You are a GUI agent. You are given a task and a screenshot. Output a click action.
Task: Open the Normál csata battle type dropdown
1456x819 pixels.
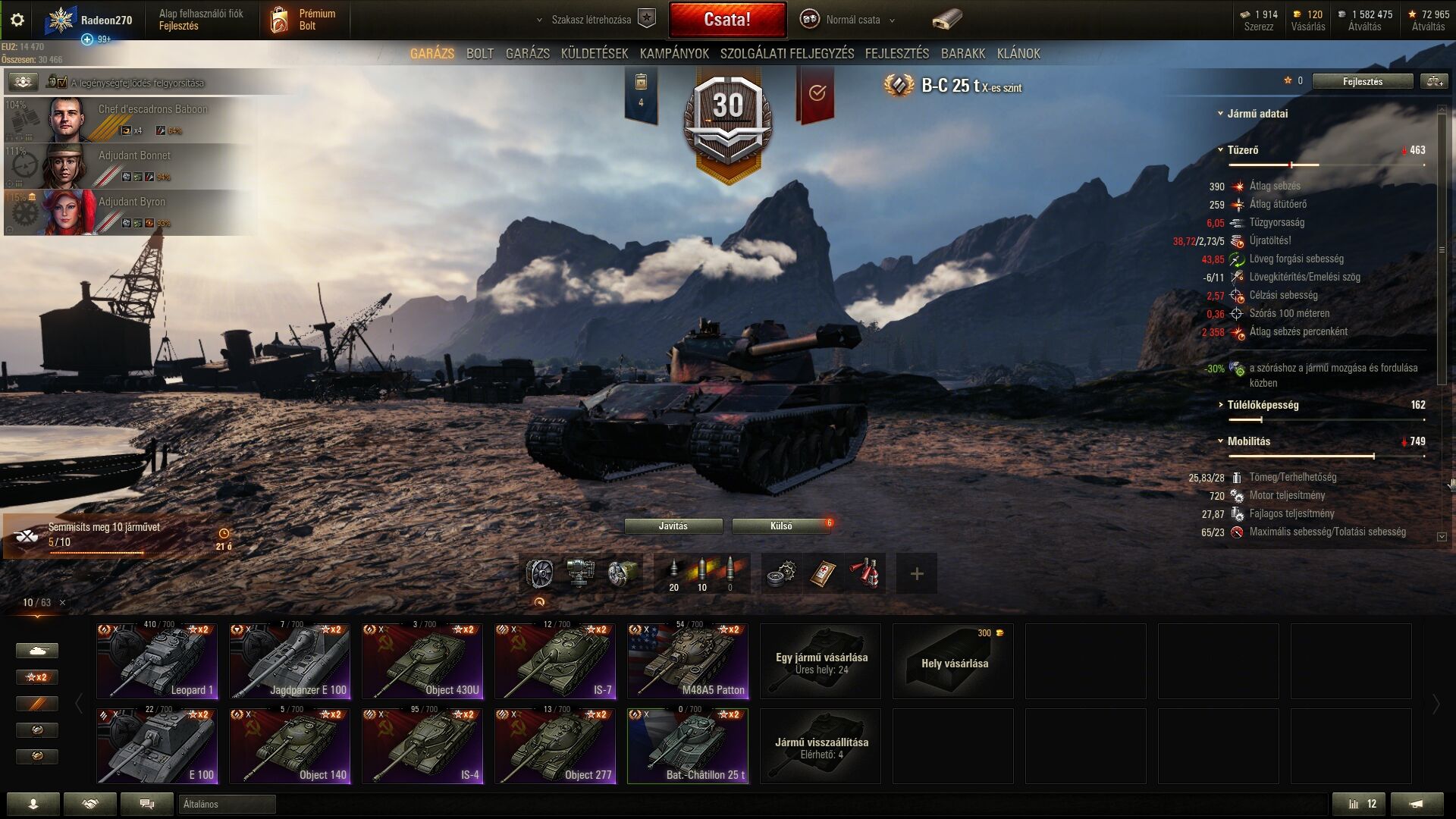[x=852, y=20]
